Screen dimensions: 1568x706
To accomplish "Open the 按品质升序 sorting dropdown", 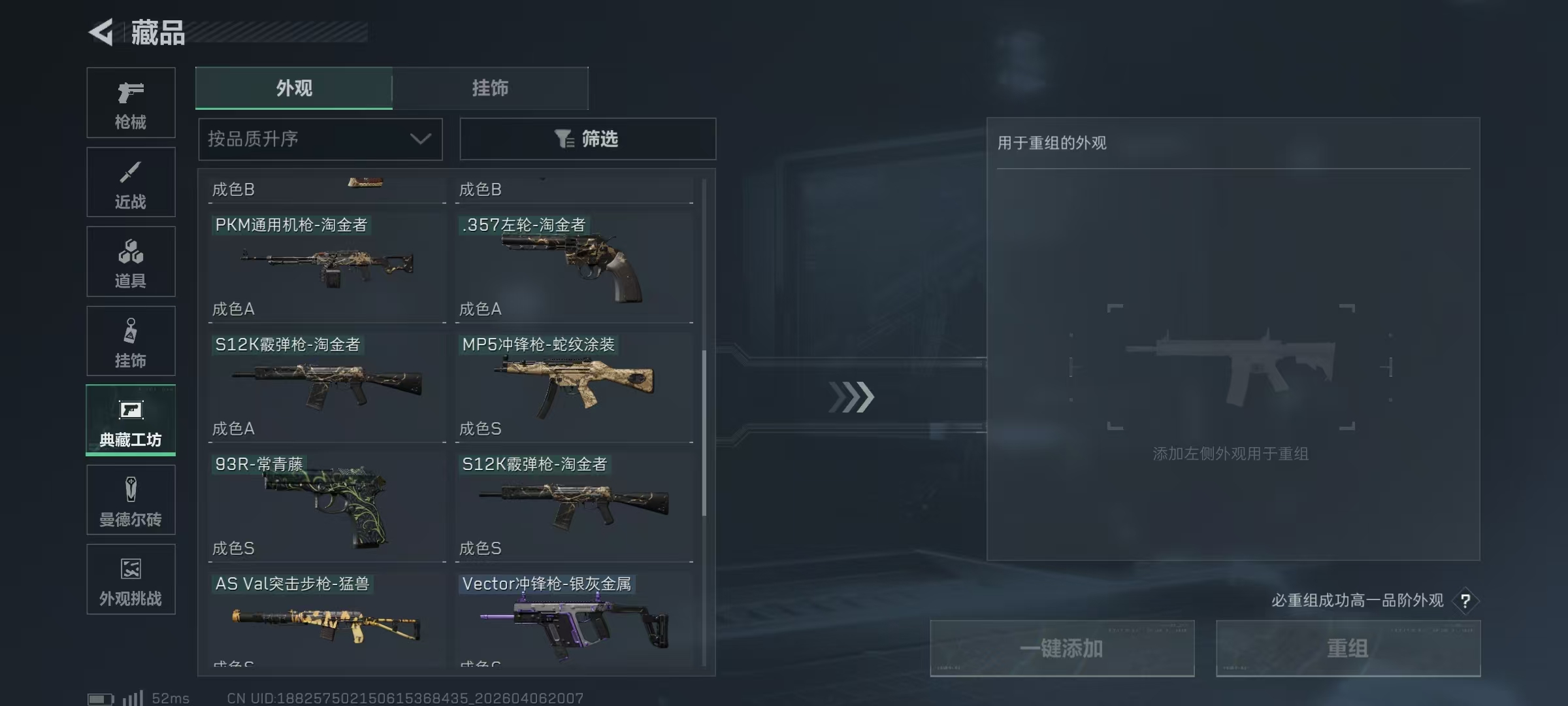I will tap(320, 139).
